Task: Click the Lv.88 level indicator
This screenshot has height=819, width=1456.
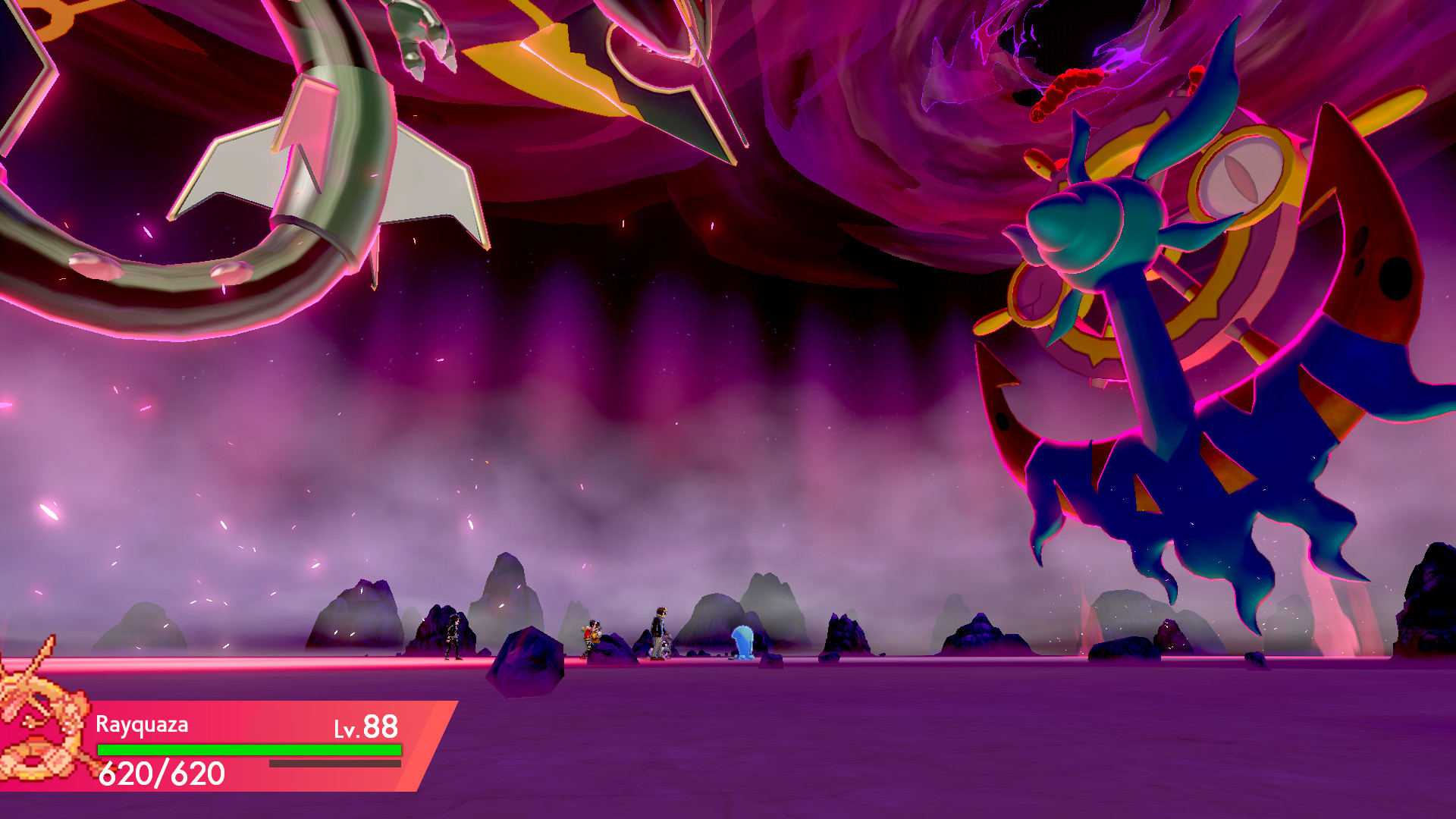Action: click(364, 726)
